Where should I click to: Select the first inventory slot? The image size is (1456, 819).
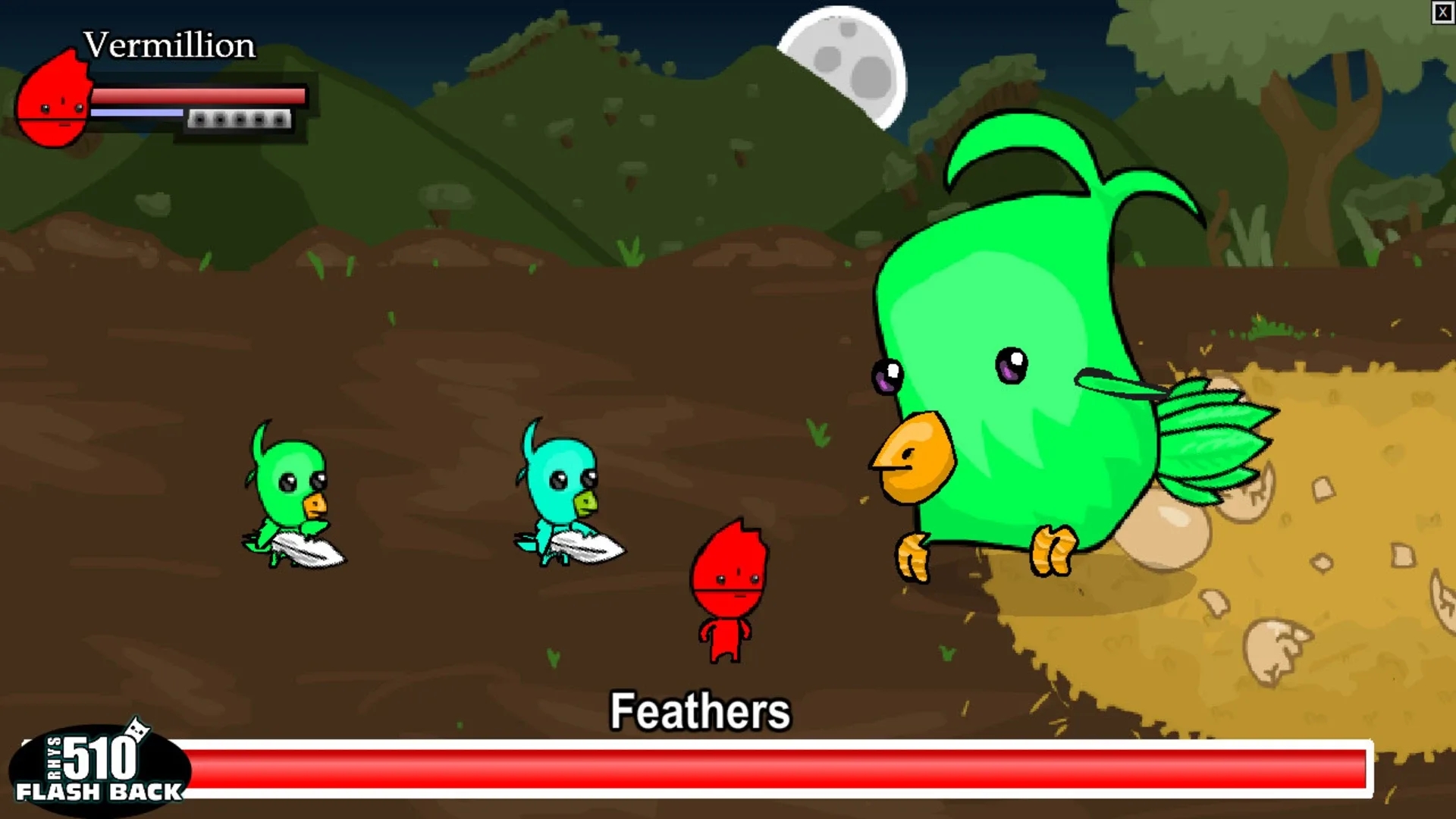click(x=199, y=120)
